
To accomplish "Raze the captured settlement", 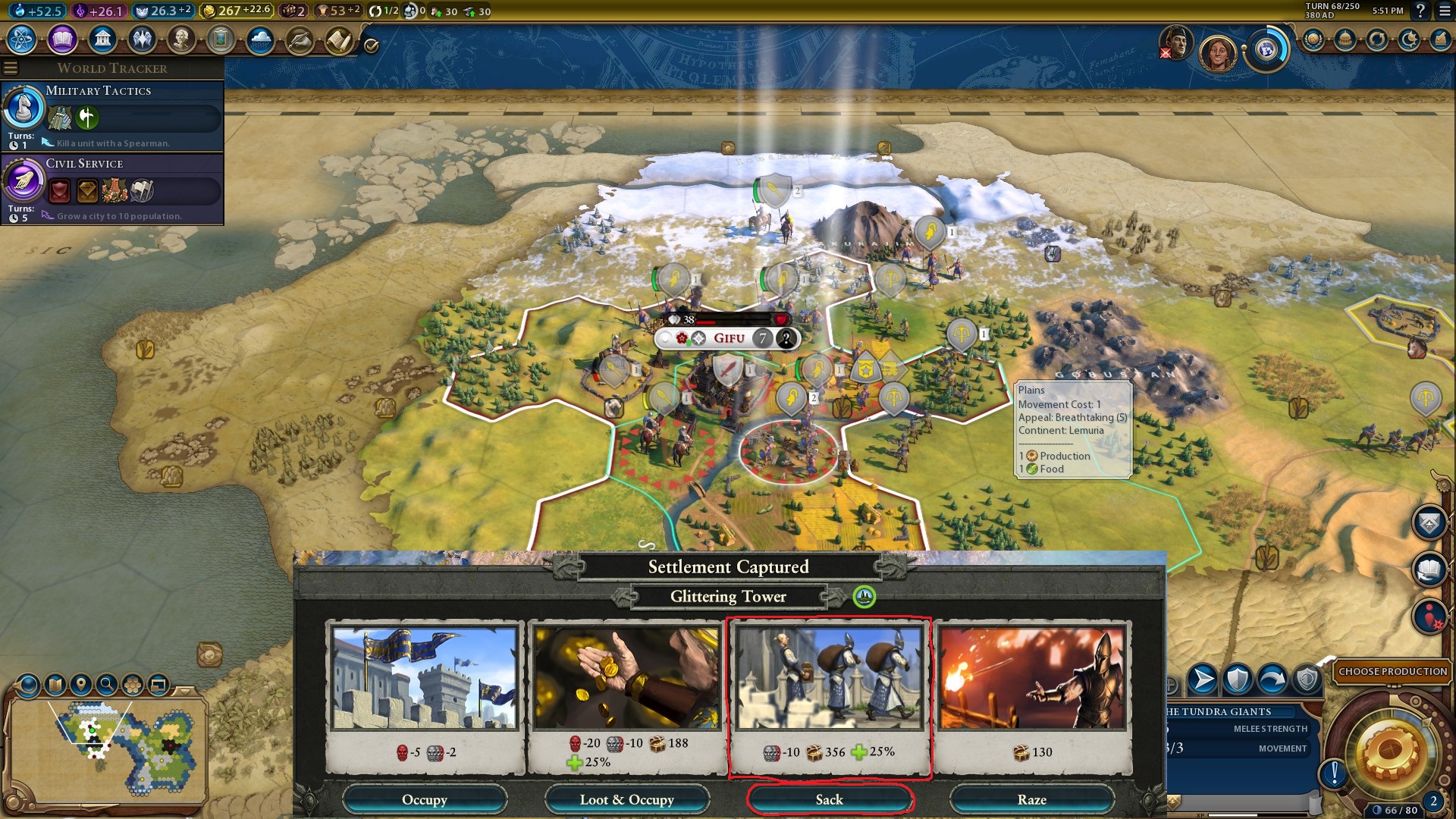I will pyautogui.click(x=1031, y=799).
